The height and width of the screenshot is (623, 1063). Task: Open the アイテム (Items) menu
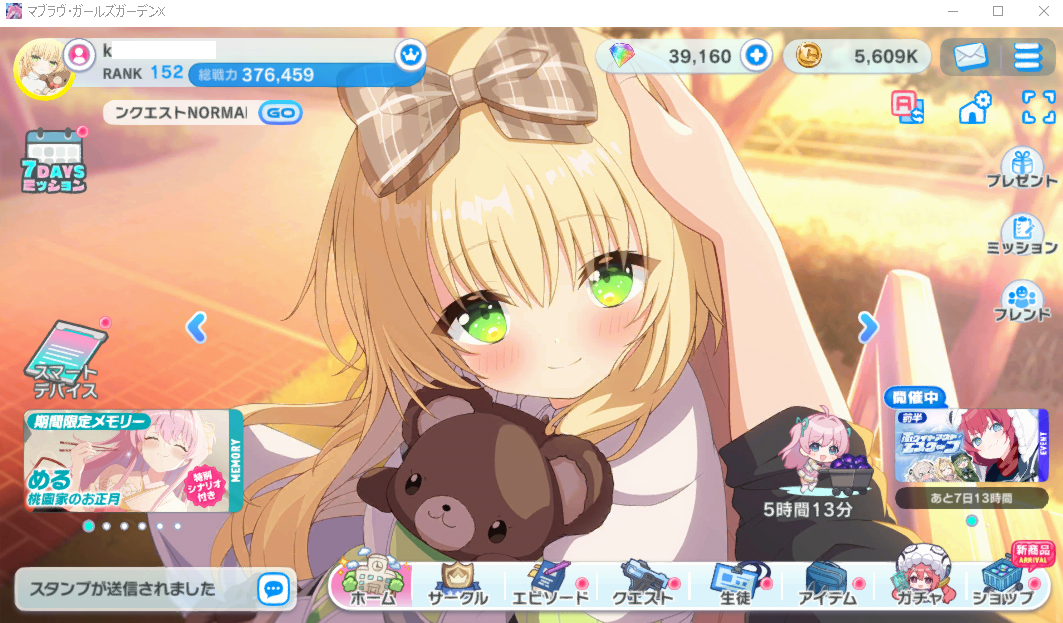click(827, 582)
